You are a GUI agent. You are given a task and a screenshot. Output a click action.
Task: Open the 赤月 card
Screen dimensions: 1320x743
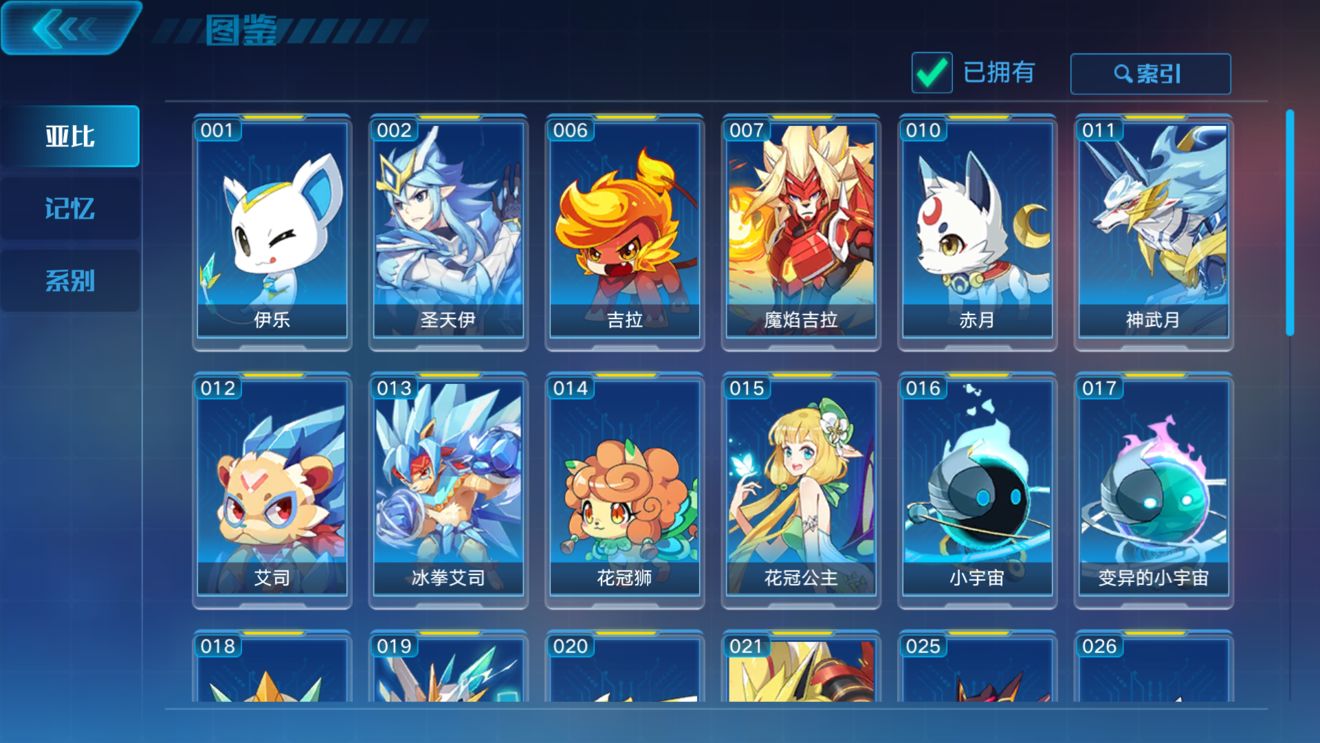(977, 230)
